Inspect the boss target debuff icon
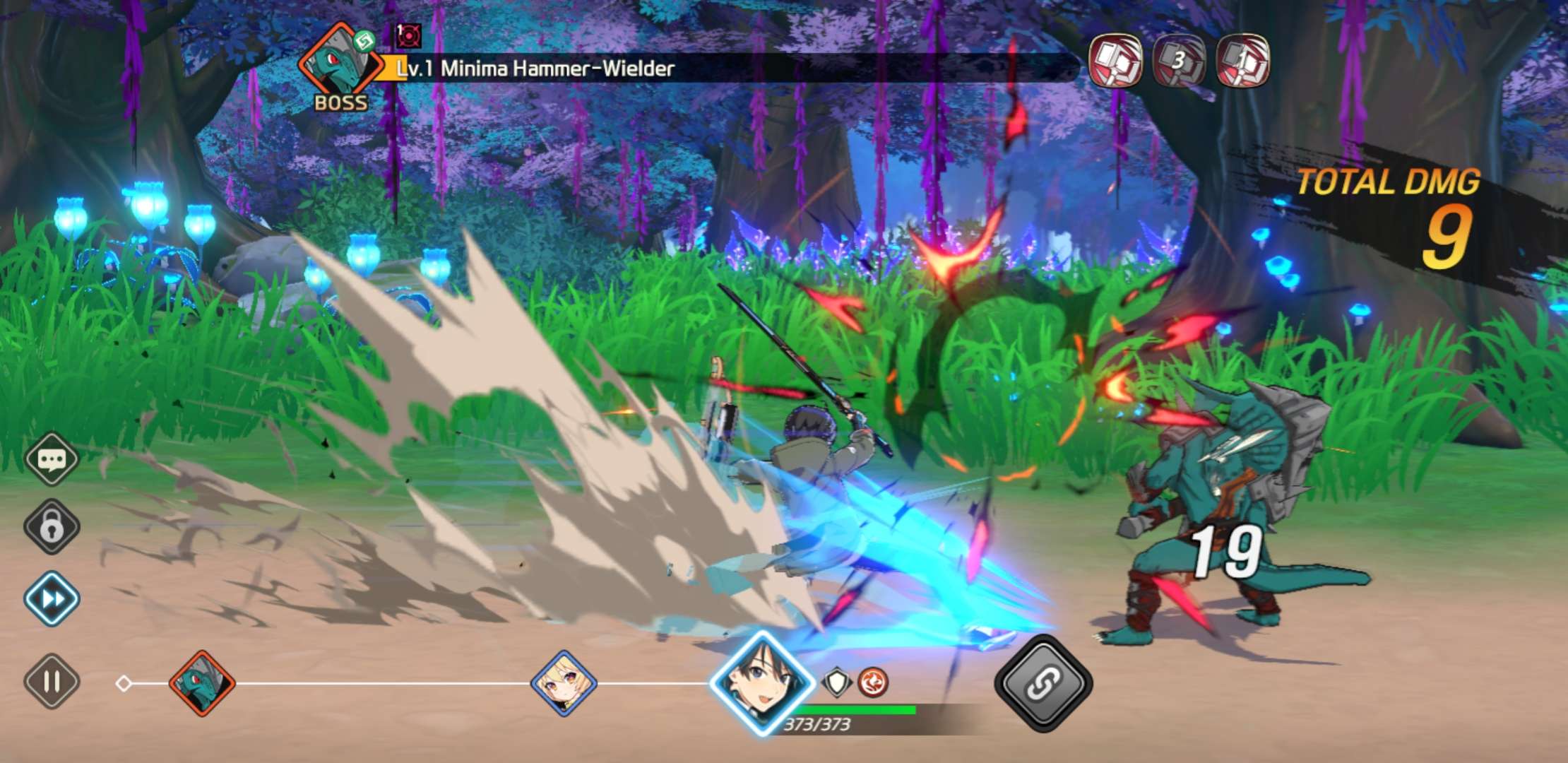Viewport: 1568px width, 763px height. pyautogui.click(x=408, y=35)
